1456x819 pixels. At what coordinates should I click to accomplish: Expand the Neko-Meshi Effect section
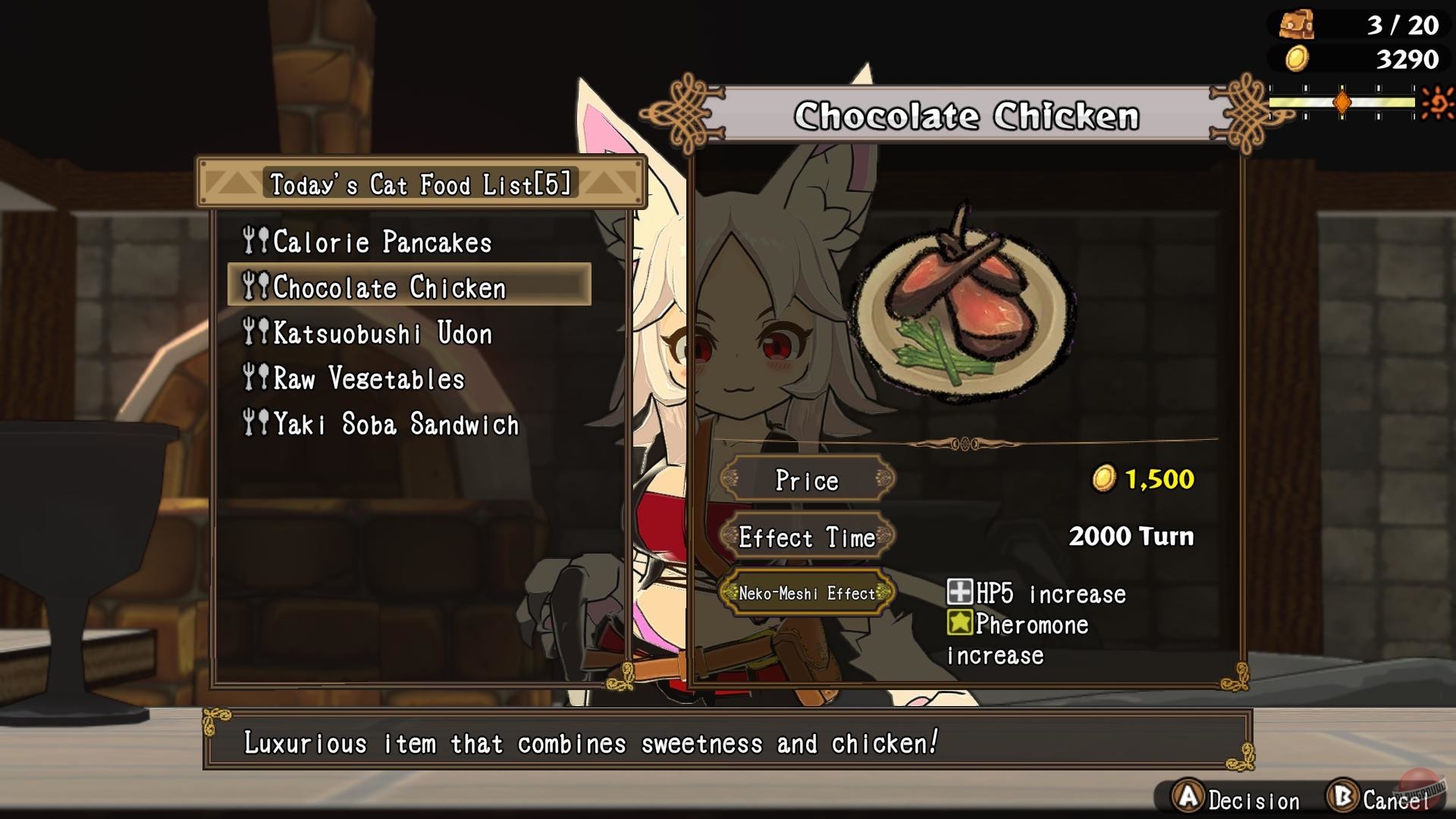(x=809, y=593)
